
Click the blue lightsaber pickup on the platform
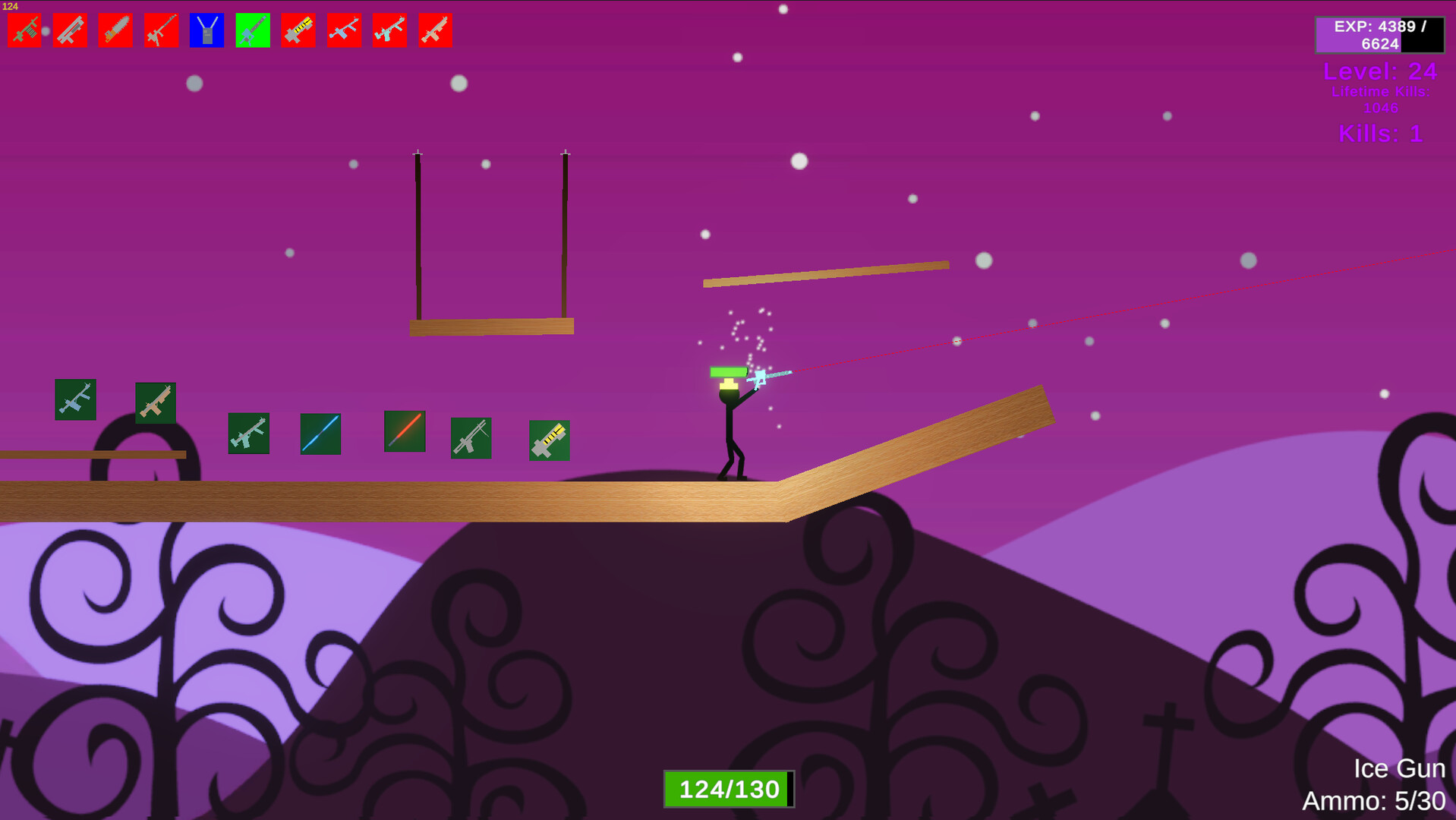(320, 433)
